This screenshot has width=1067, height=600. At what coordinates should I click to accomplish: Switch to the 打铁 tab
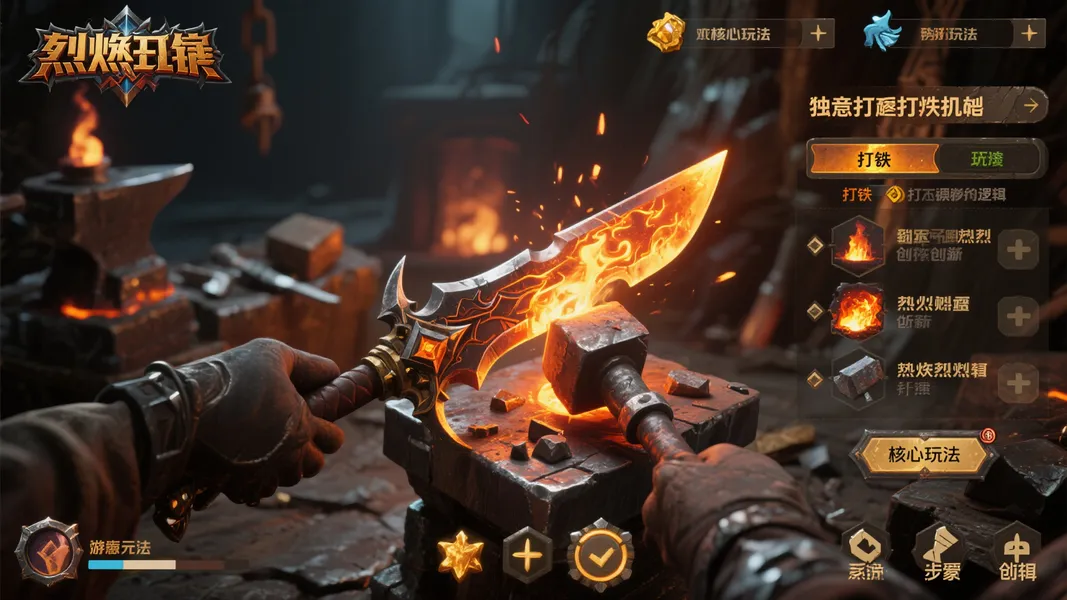pos(874,159)
